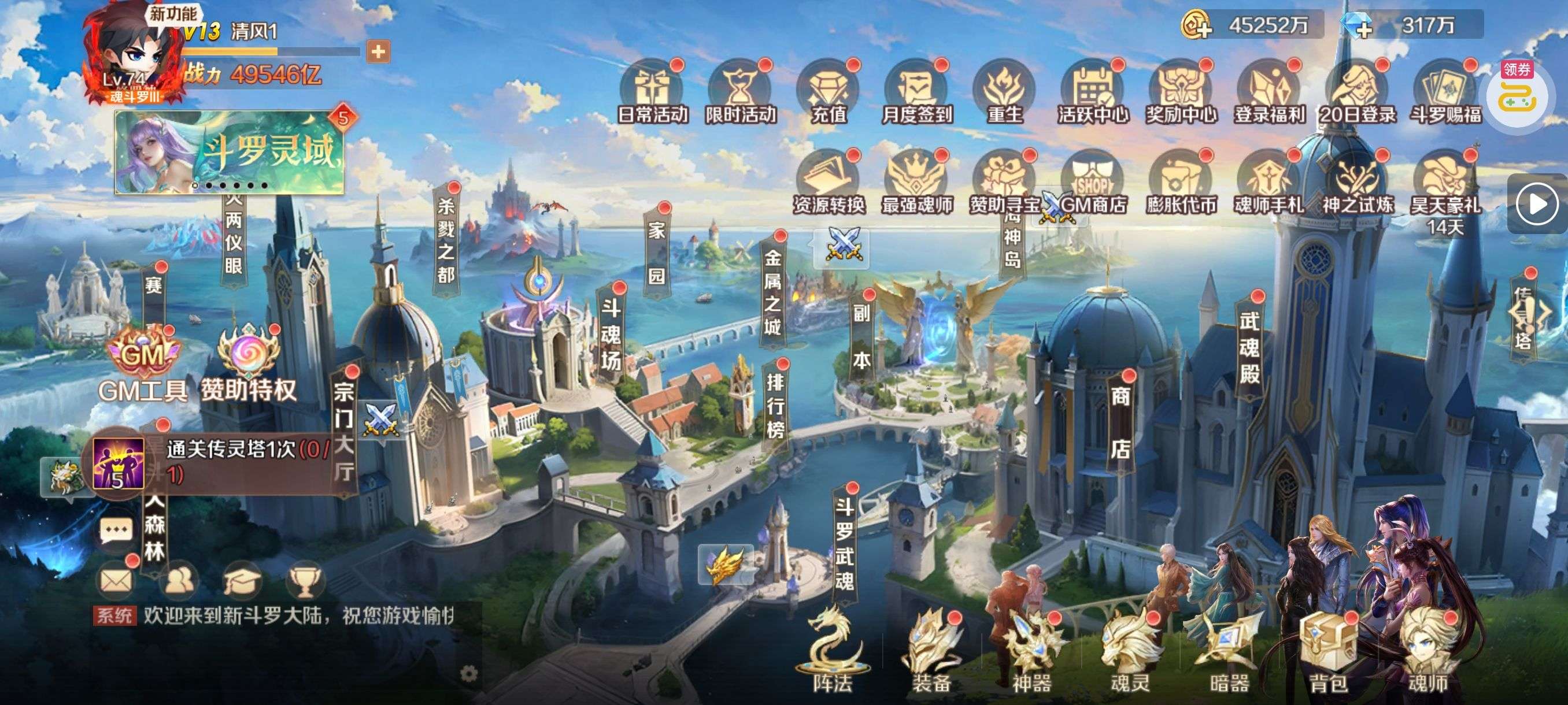Claim 月度签到 monthly sign-in
1568x705 pixels.
coord(917,92)
